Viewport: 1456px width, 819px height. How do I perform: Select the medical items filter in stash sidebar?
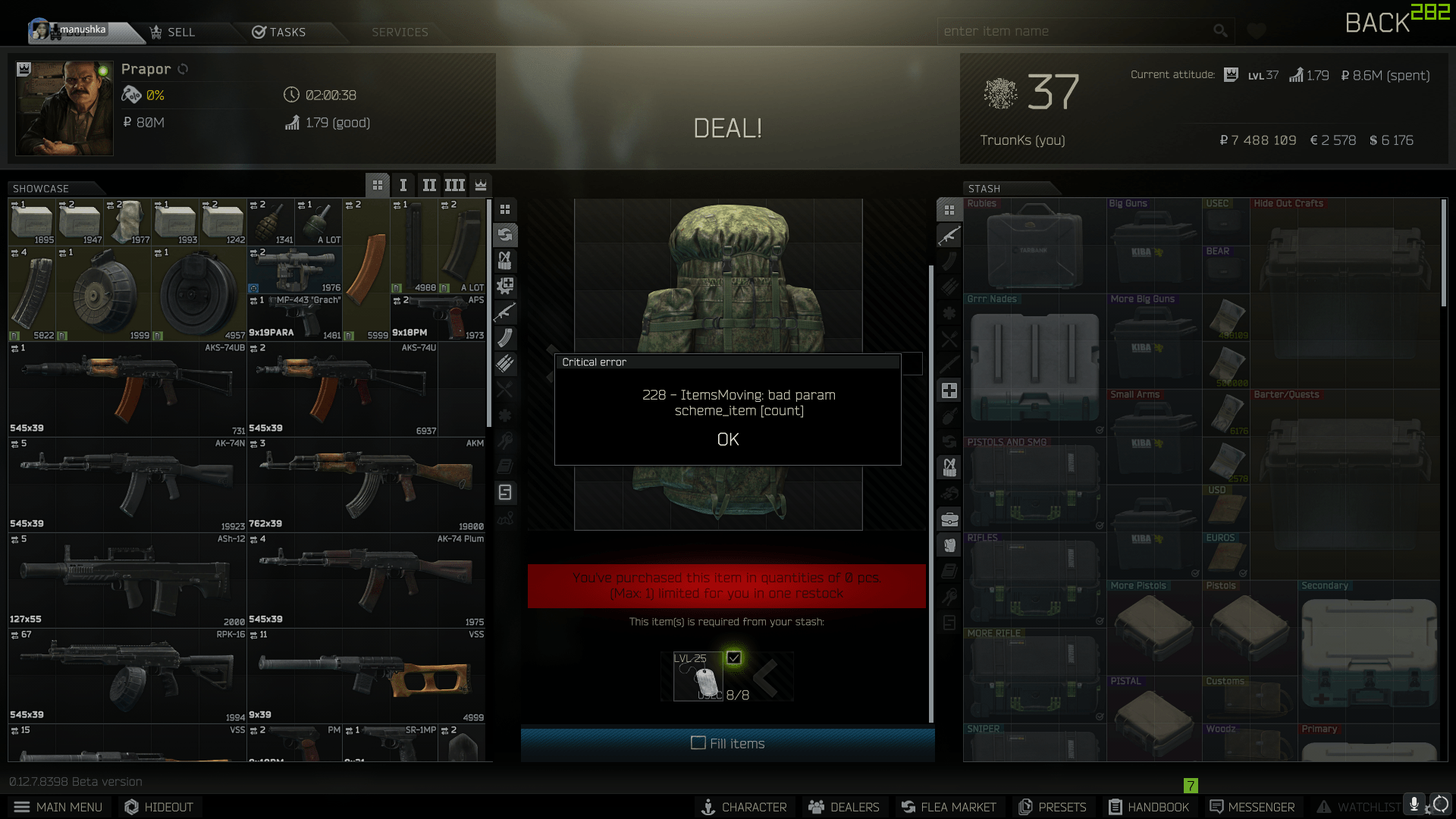point(949,390)
